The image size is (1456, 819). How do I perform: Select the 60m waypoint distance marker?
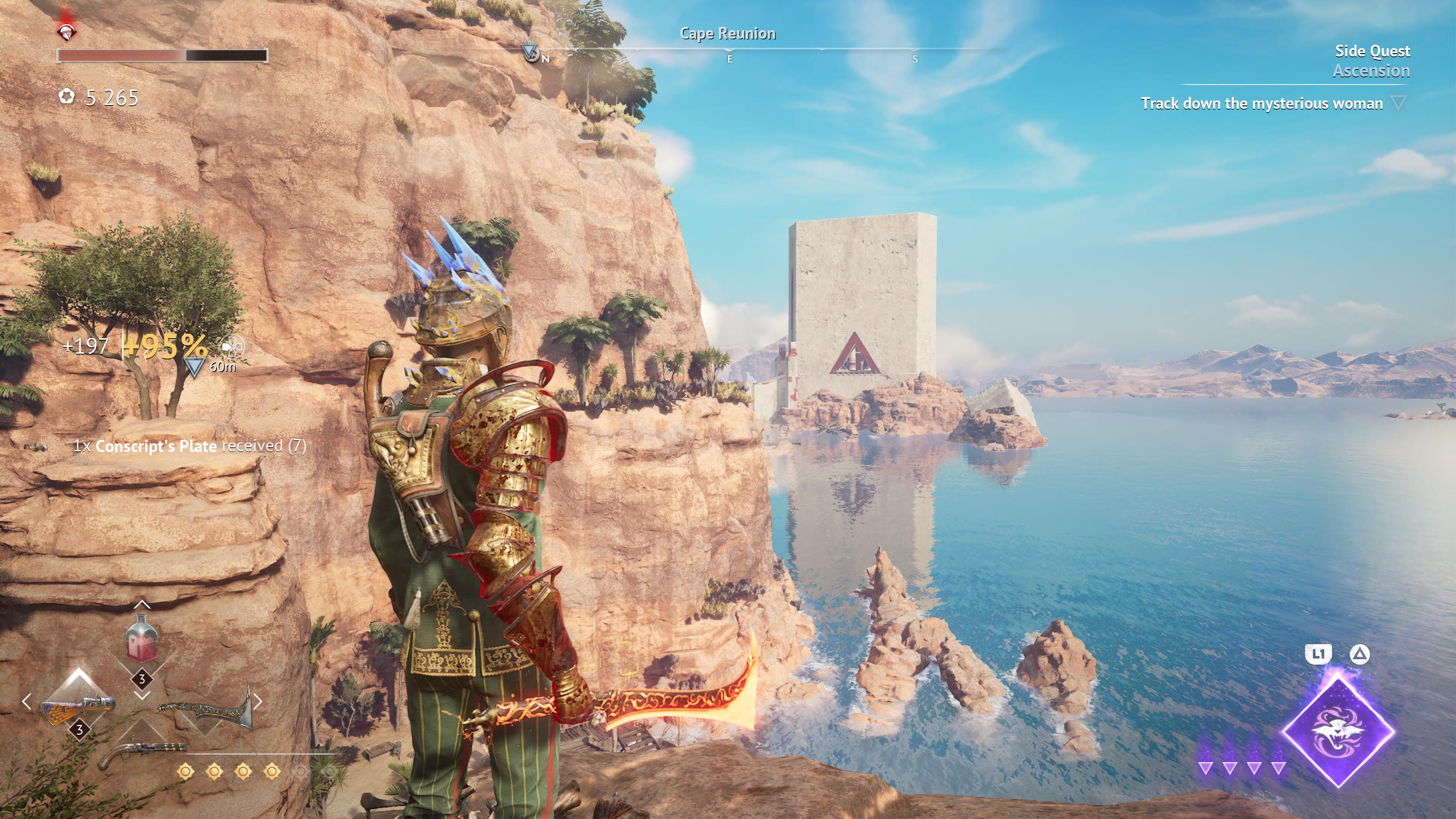click(195, 367)
